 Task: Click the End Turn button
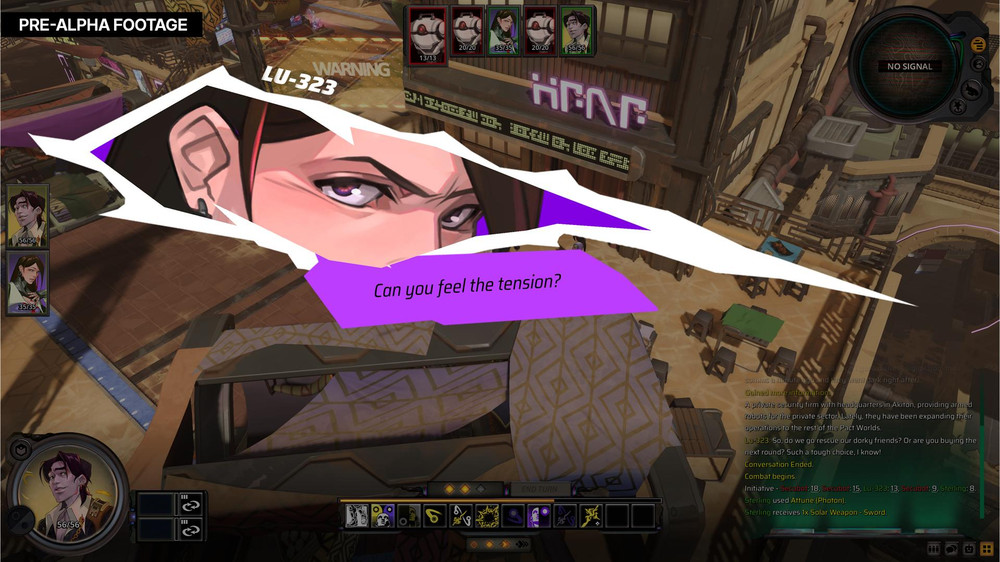click(x=541, y=489)
